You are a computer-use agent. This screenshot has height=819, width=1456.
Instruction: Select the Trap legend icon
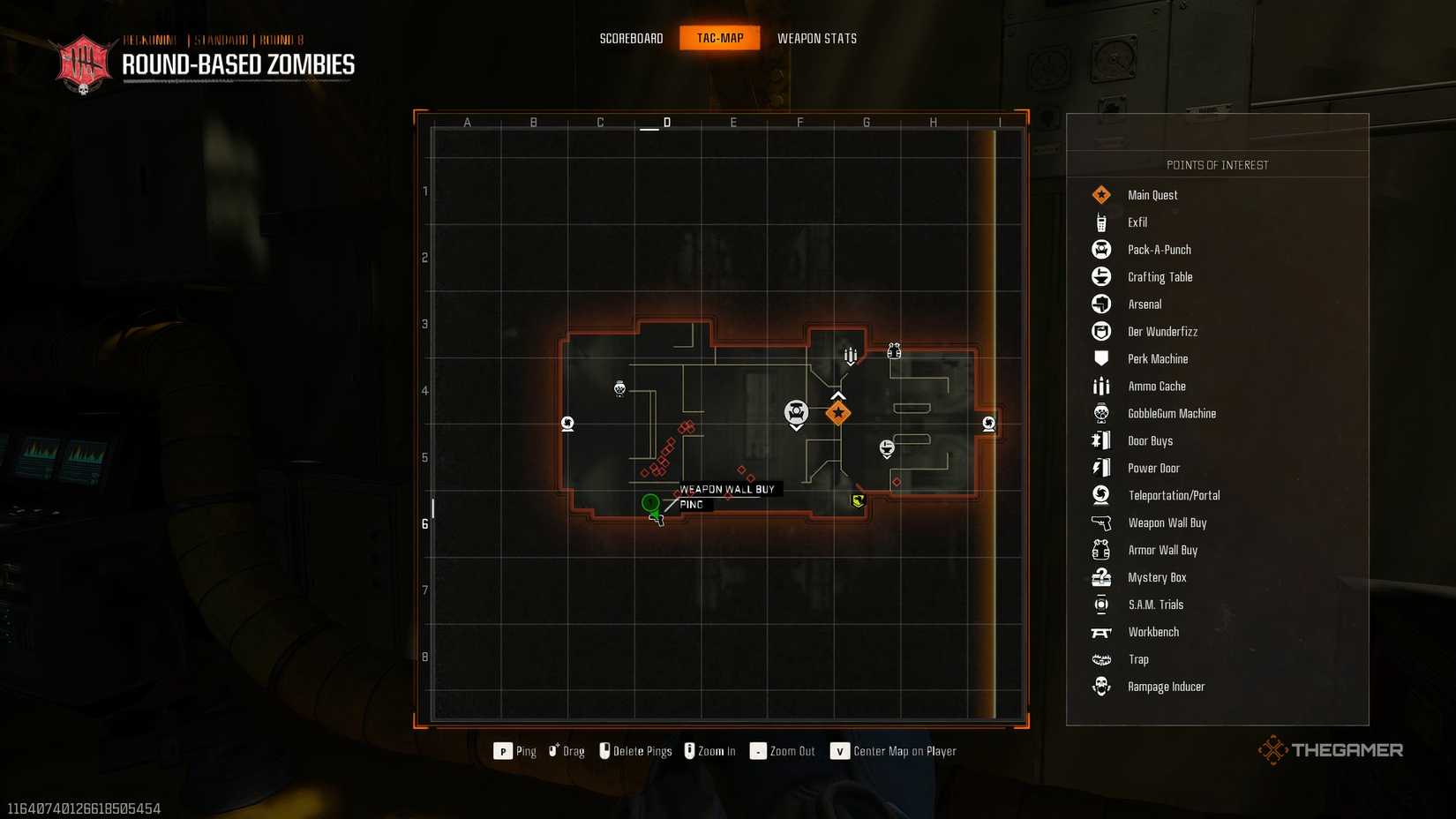point(1101,658)
